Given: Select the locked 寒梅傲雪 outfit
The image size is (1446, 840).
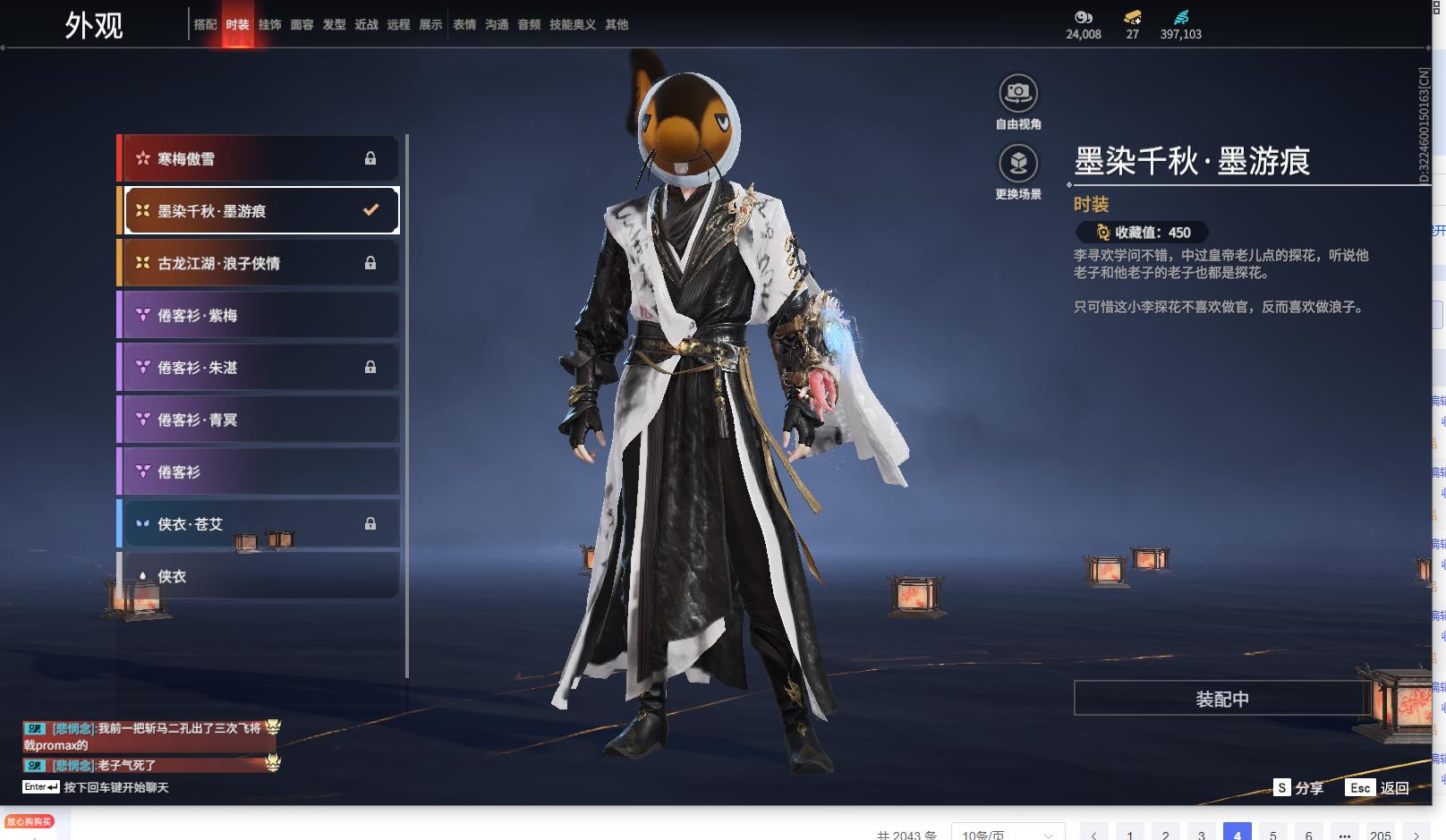Looking at the screenshot, I should [x=259, y=158].
